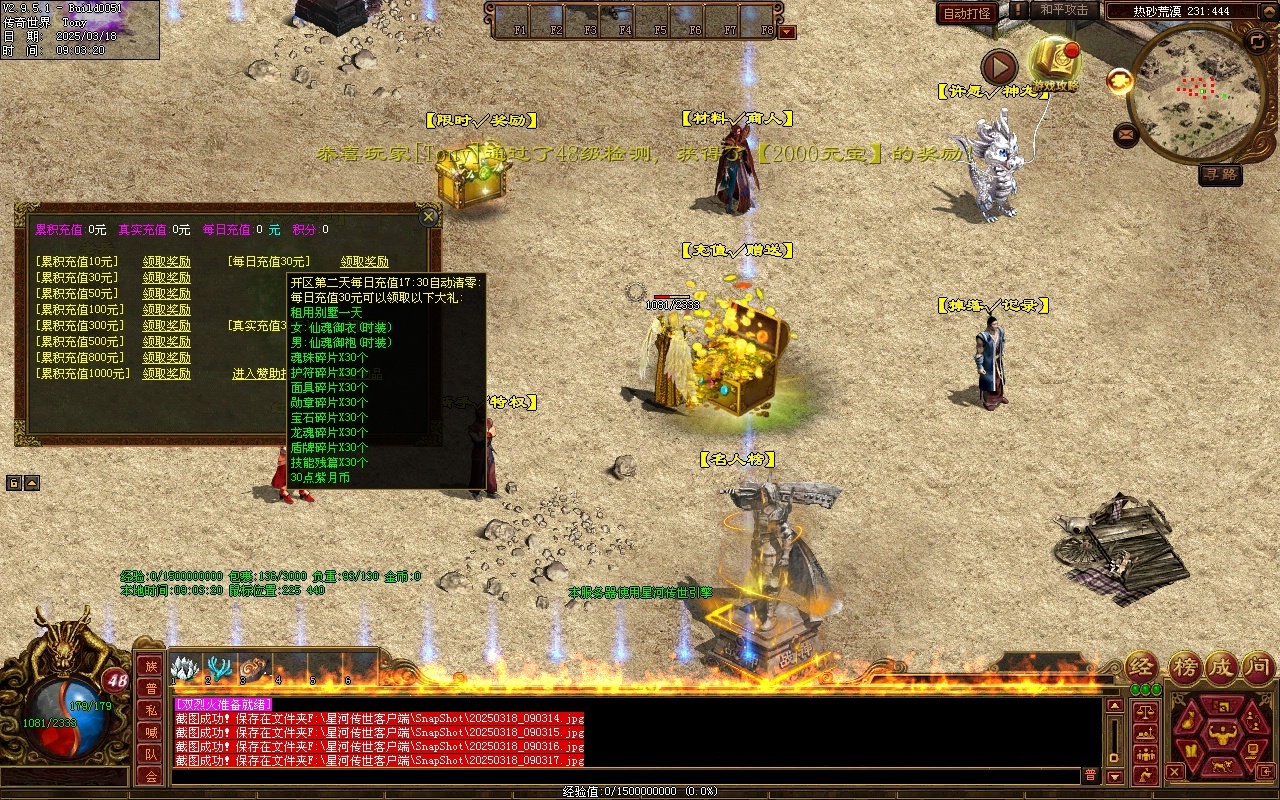Claim the 累积充值1000元 reward
1280x800 pixels.
[166, 374]
